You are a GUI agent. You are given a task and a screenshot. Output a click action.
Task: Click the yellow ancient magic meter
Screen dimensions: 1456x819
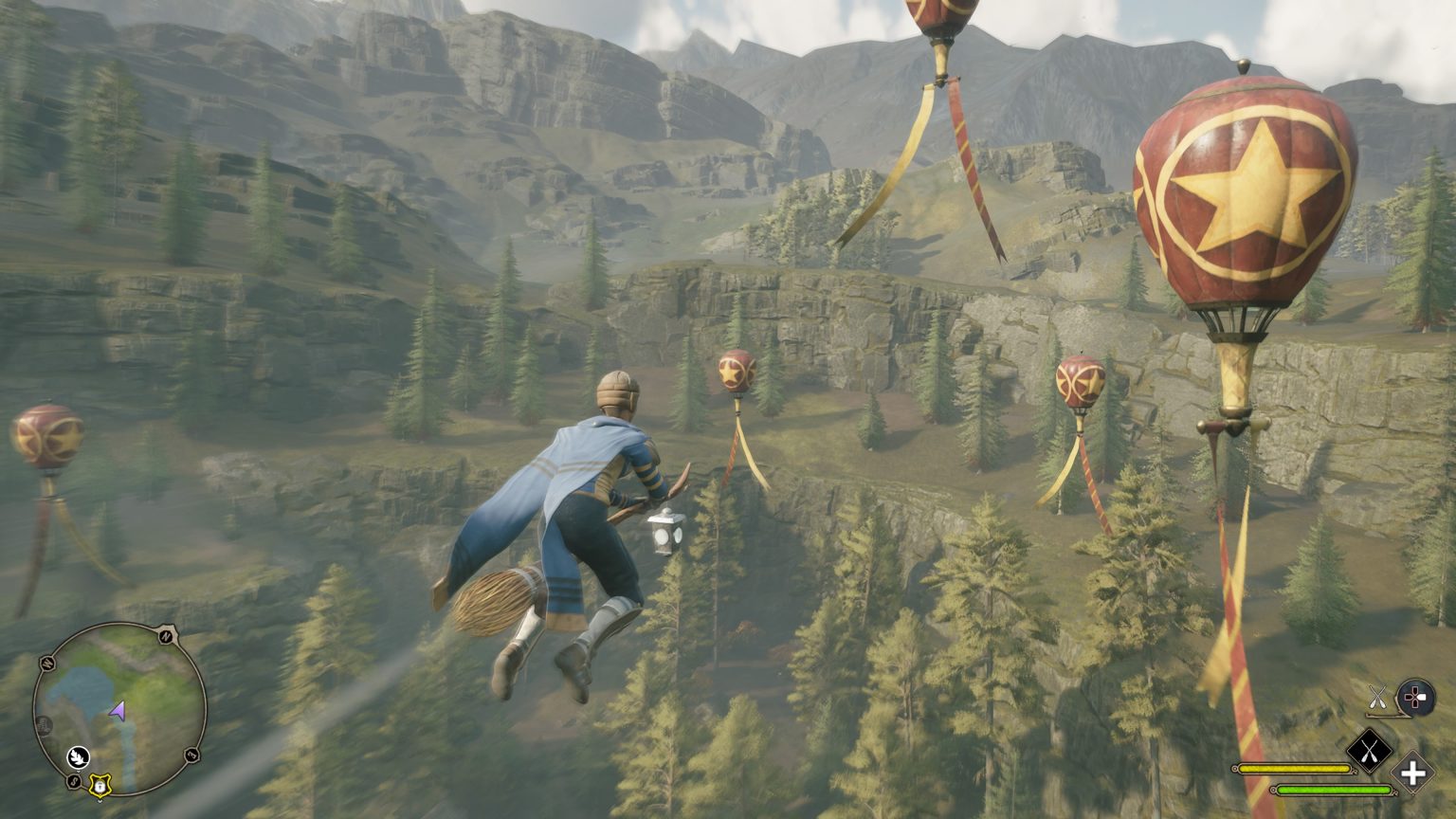click(x=1294, y=768)
